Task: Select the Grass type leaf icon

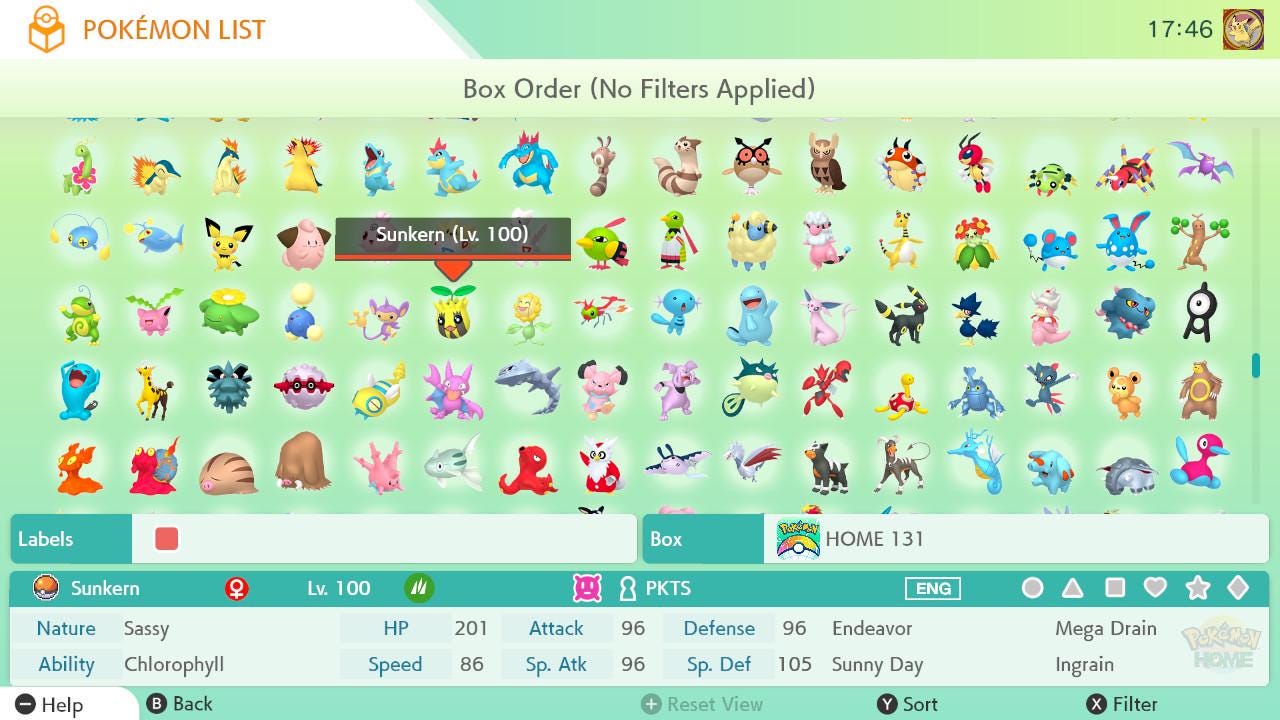Action: click(418, 588)
